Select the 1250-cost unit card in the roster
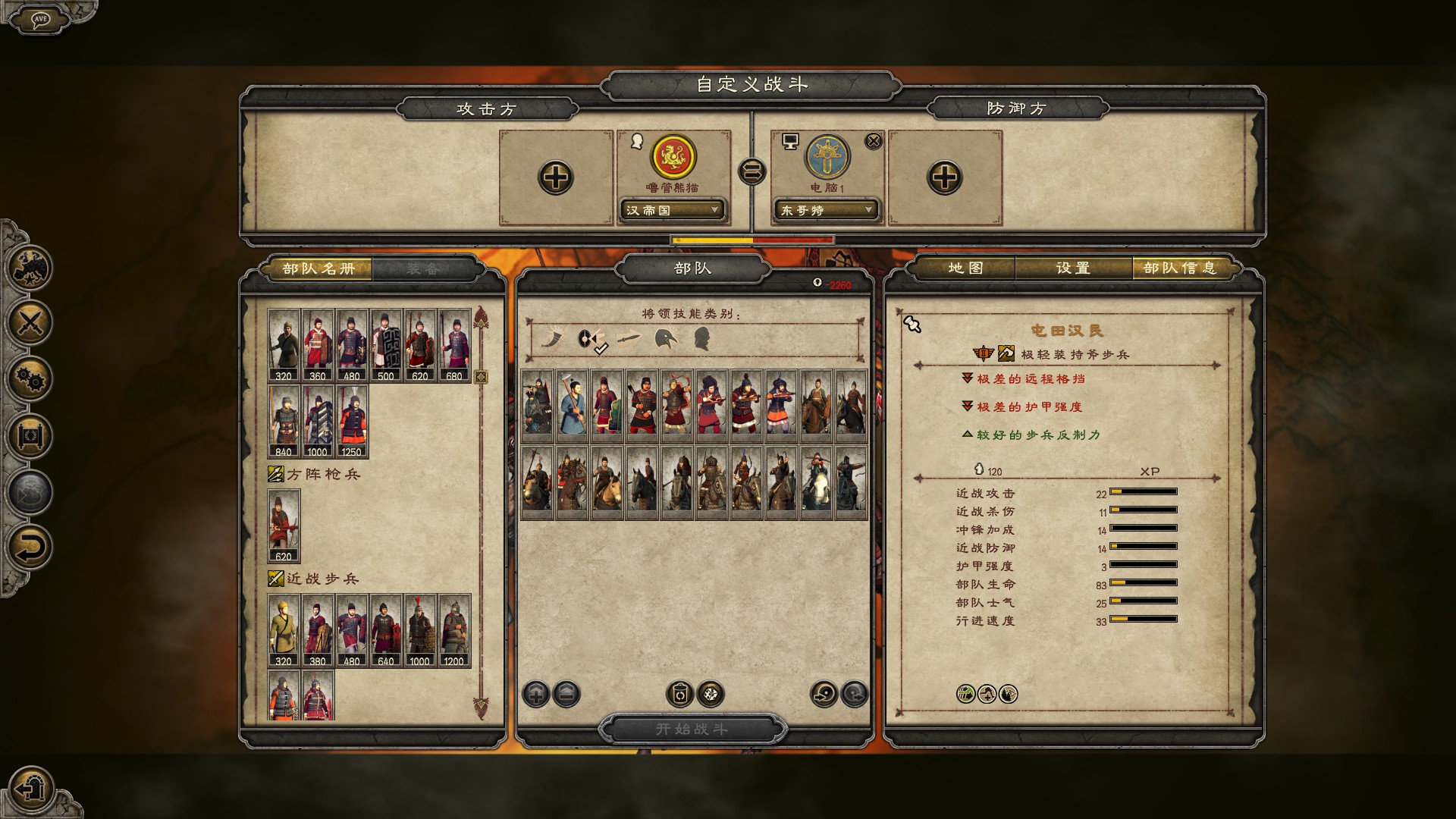This screenshot has height=819, width=1456. coord(352,421)
